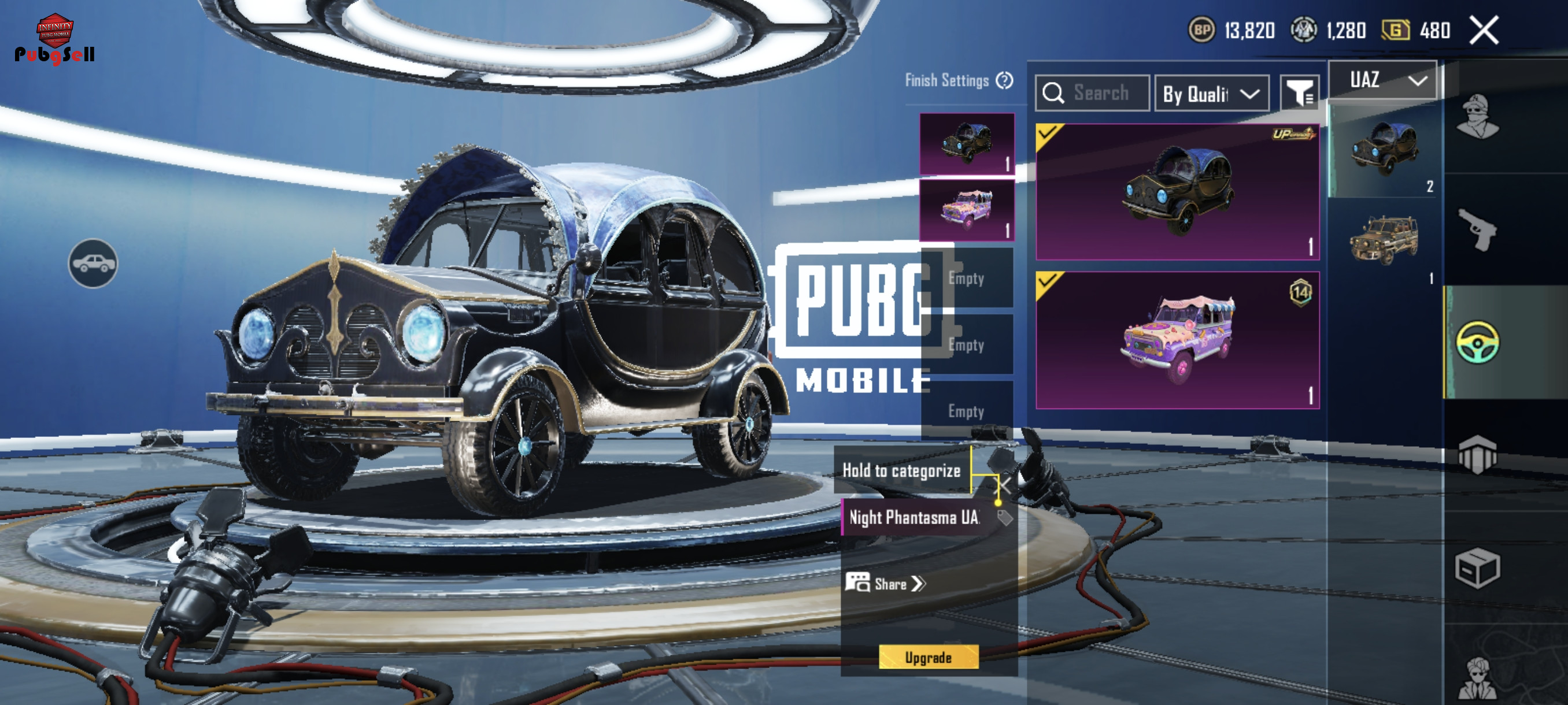Select the Night Phantasma UAZ skin card

pyautogui.click(x=1177, y=192)
